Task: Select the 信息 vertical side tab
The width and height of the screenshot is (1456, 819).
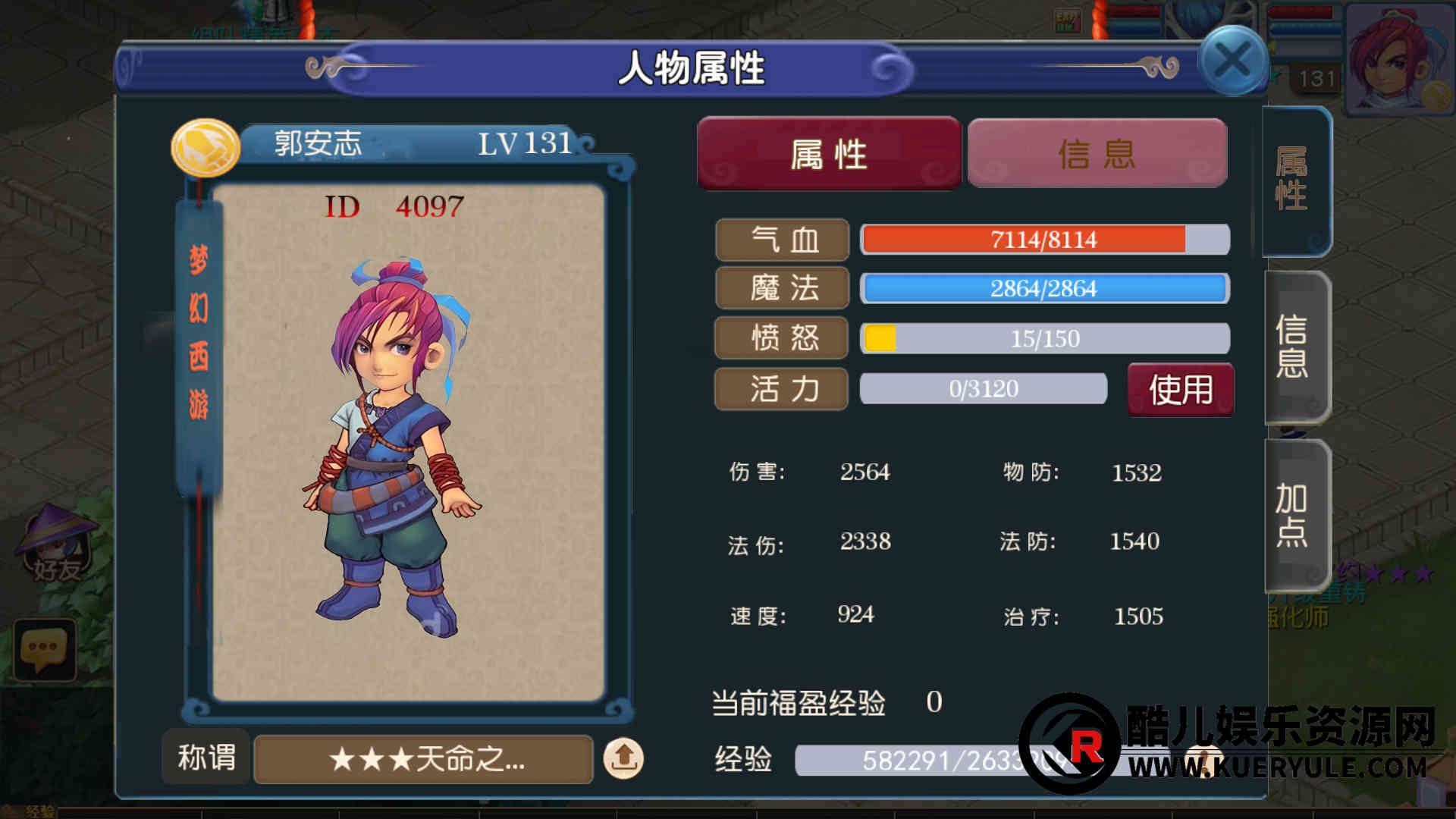Action: pos(1293,346)
